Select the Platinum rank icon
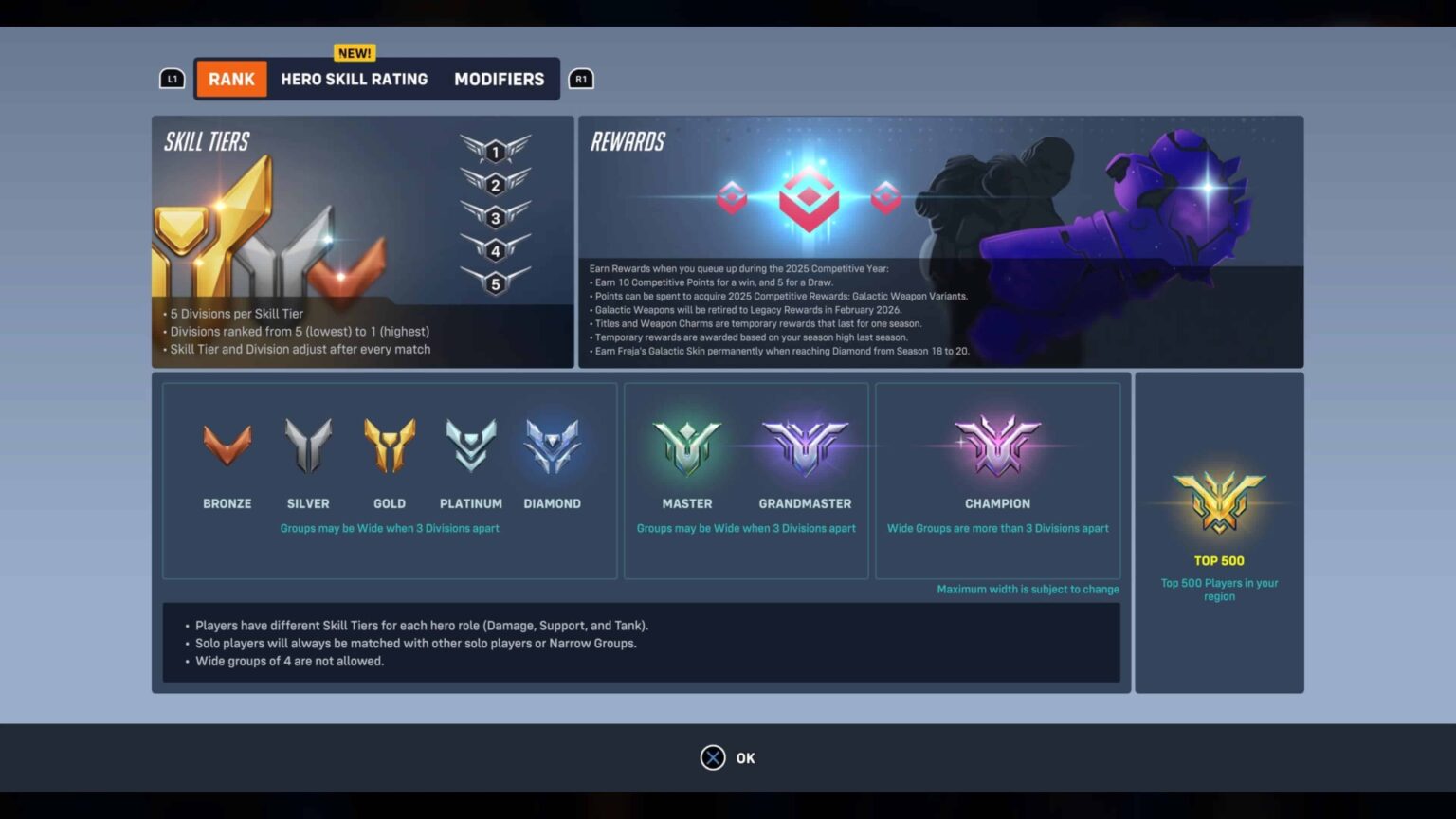The height and width of the screenshot is (819, 1456). [x=471, y=444]
